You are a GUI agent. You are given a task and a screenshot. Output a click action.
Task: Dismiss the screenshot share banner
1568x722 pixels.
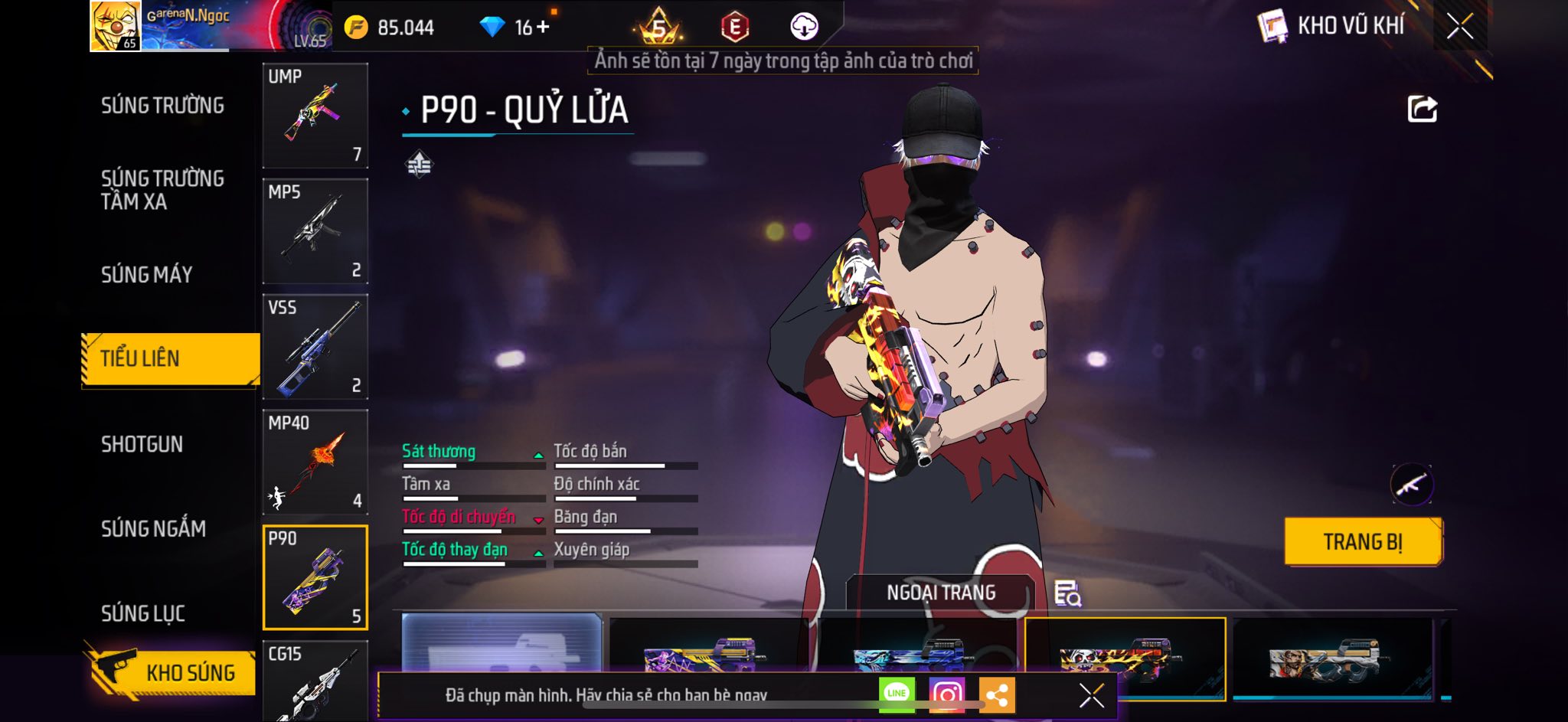point(1091,695)
